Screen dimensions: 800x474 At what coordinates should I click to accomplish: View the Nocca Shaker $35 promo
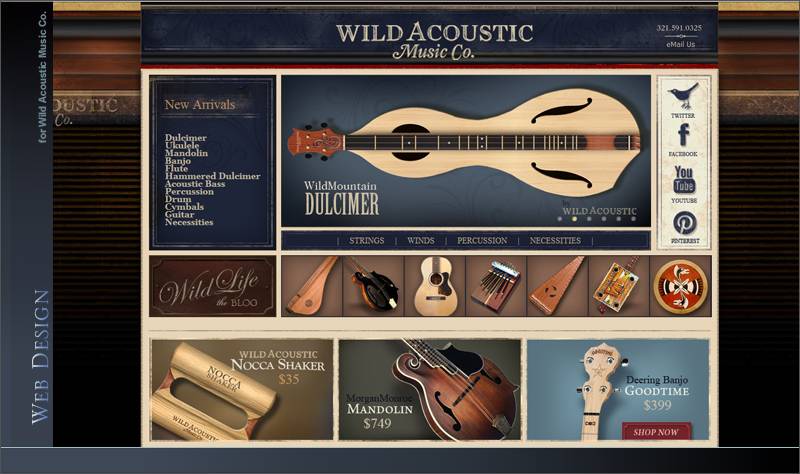[x=242, y=390]
